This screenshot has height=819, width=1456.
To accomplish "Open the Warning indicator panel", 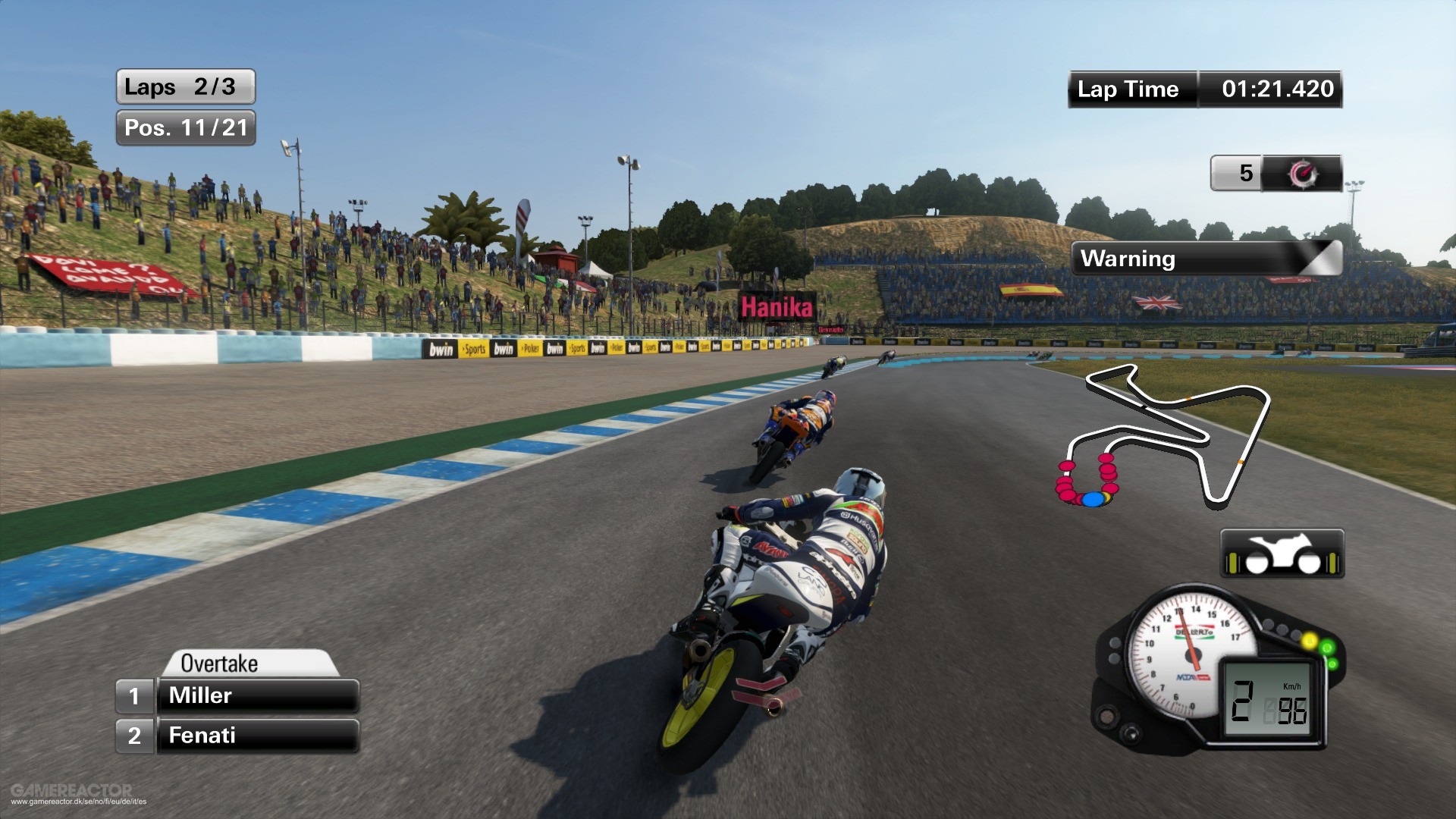I will 1206,259.
